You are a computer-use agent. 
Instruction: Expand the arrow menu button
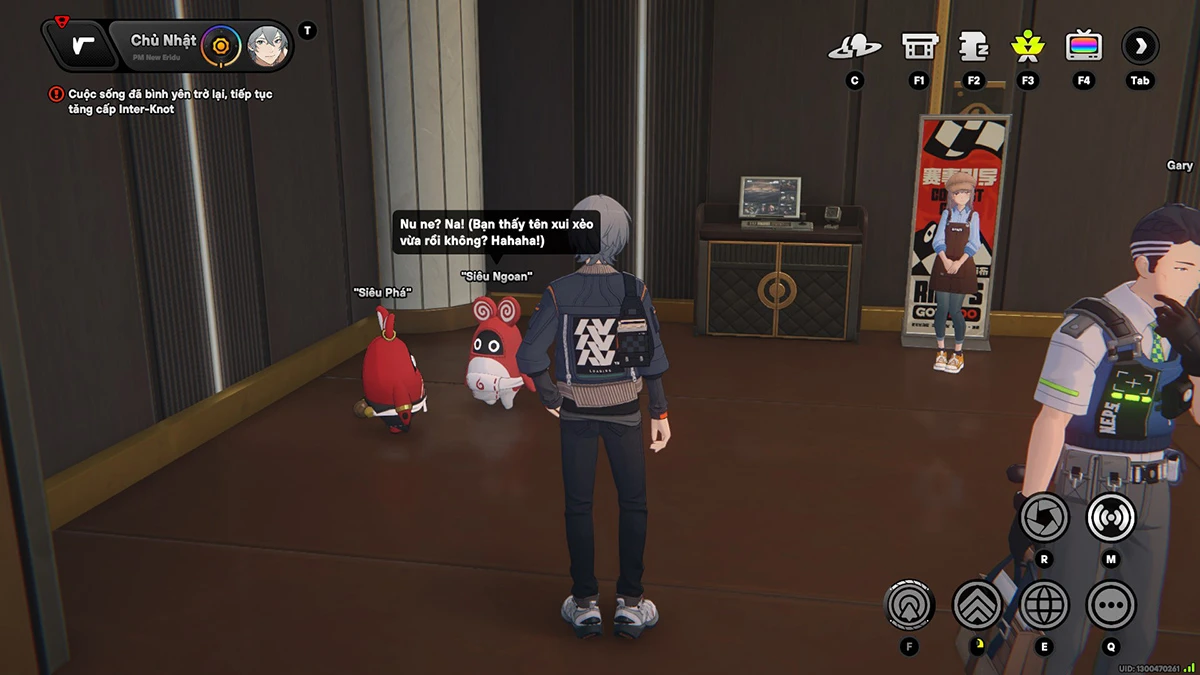(x=1140, y=45)
